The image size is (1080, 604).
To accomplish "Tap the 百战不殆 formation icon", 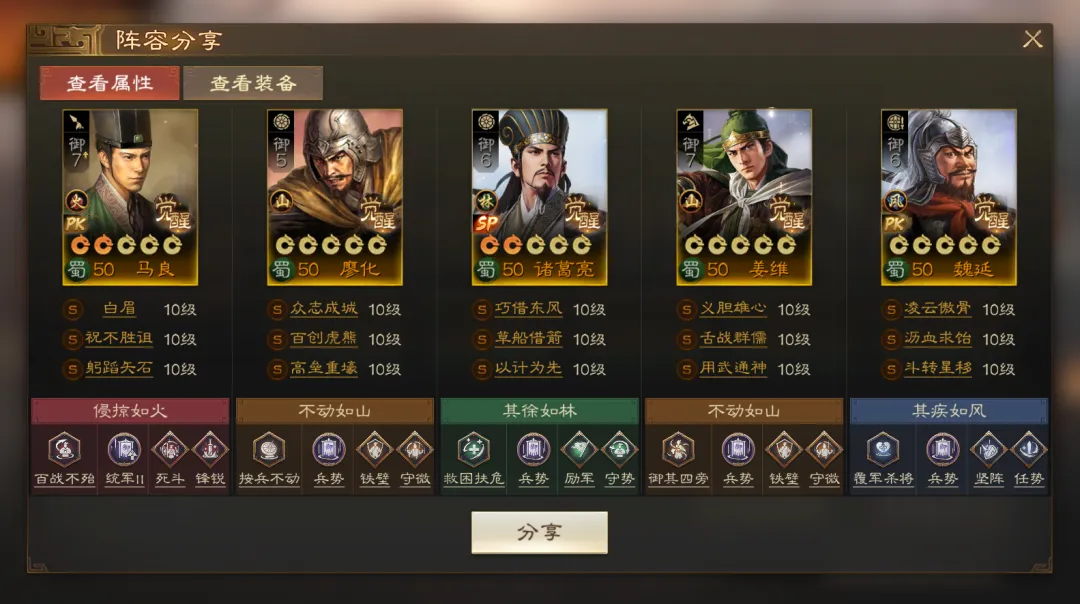I will click(x=64, y=450).
